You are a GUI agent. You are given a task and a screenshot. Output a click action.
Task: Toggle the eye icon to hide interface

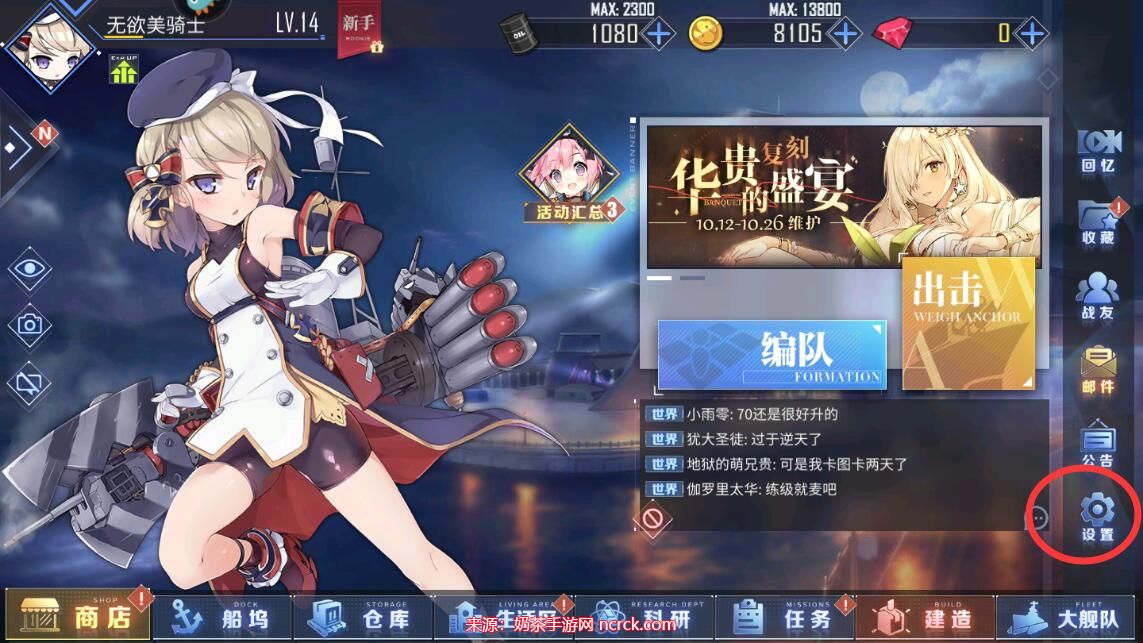pos(30,268)
